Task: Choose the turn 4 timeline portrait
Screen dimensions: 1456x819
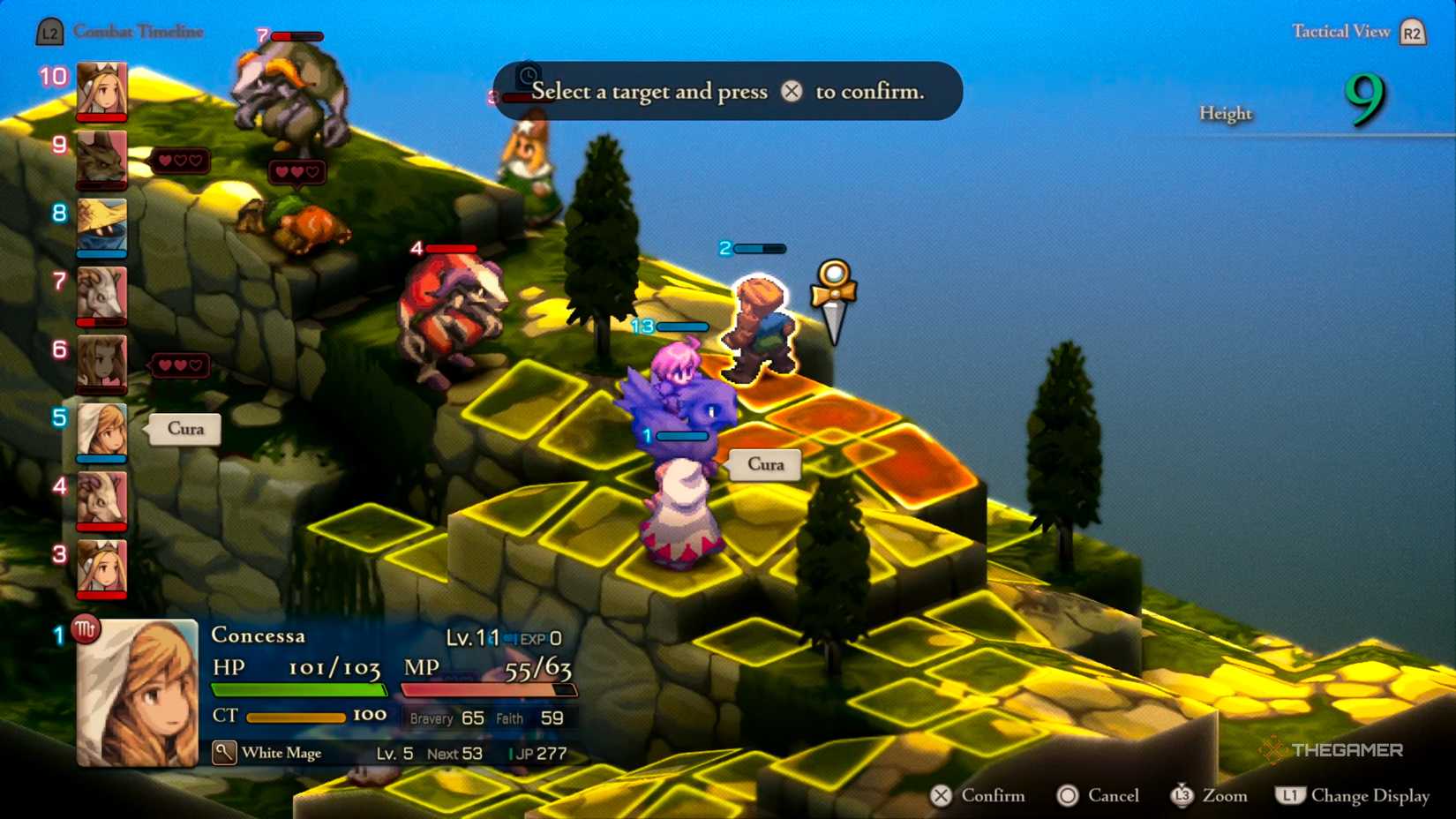Action: point(101,500)
